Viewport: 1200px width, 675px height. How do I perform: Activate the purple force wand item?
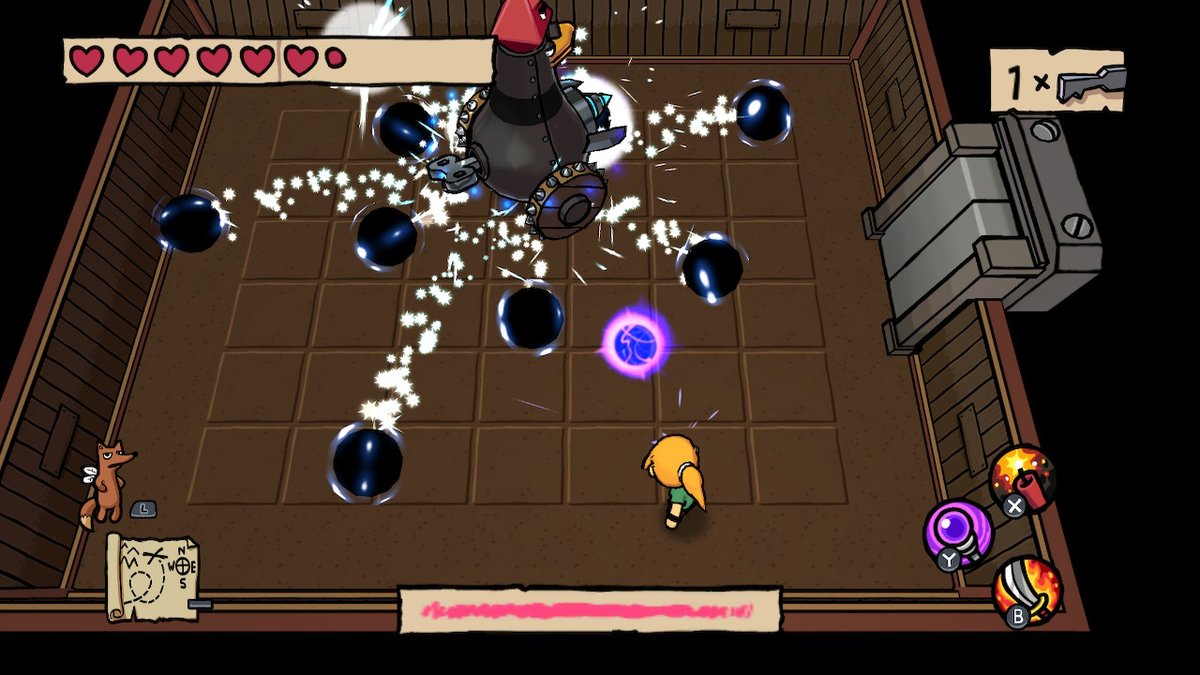957,531
